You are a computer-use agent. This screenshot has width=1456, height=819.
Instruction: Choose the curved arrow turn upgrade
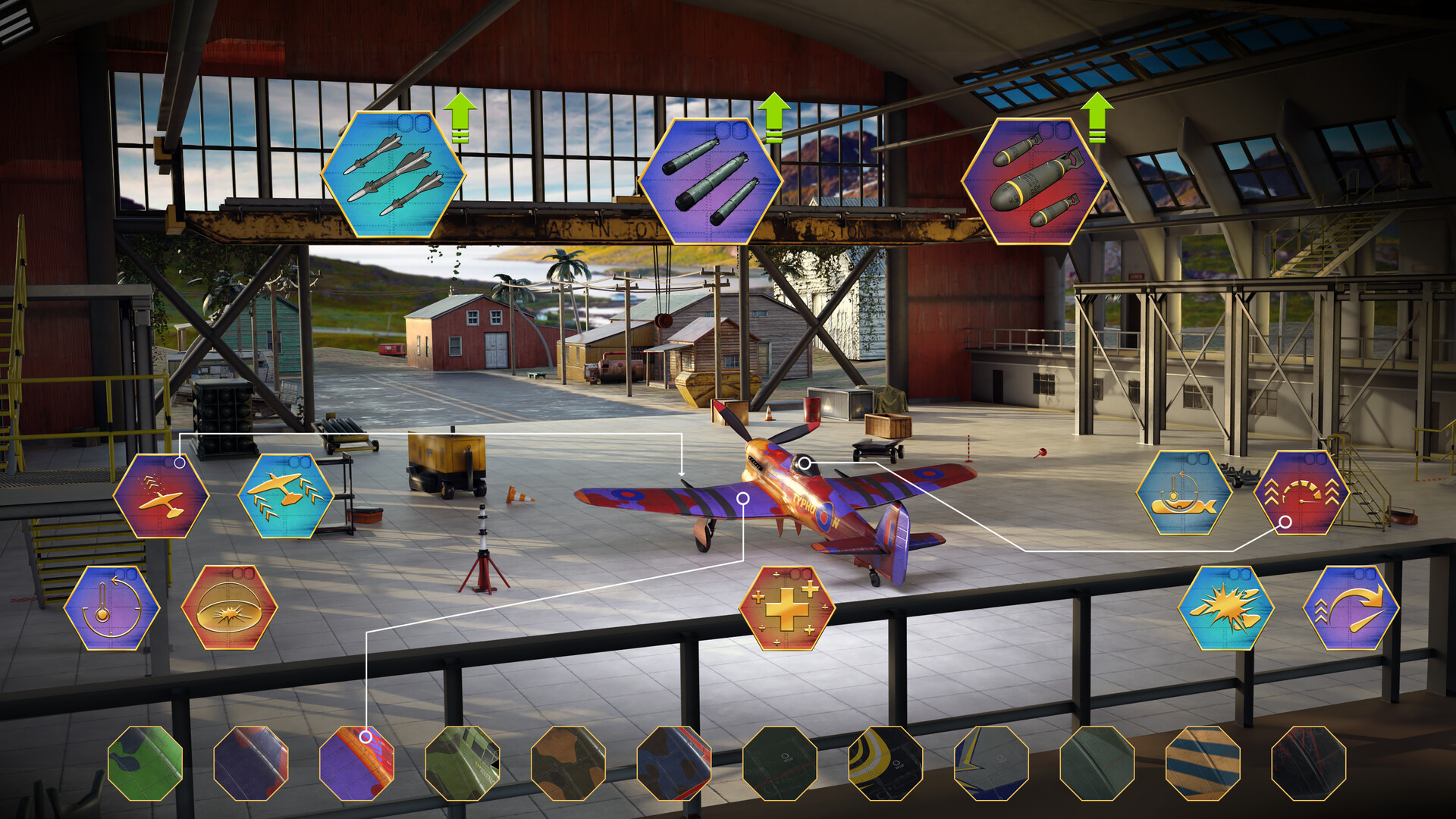click(1351, 607)
